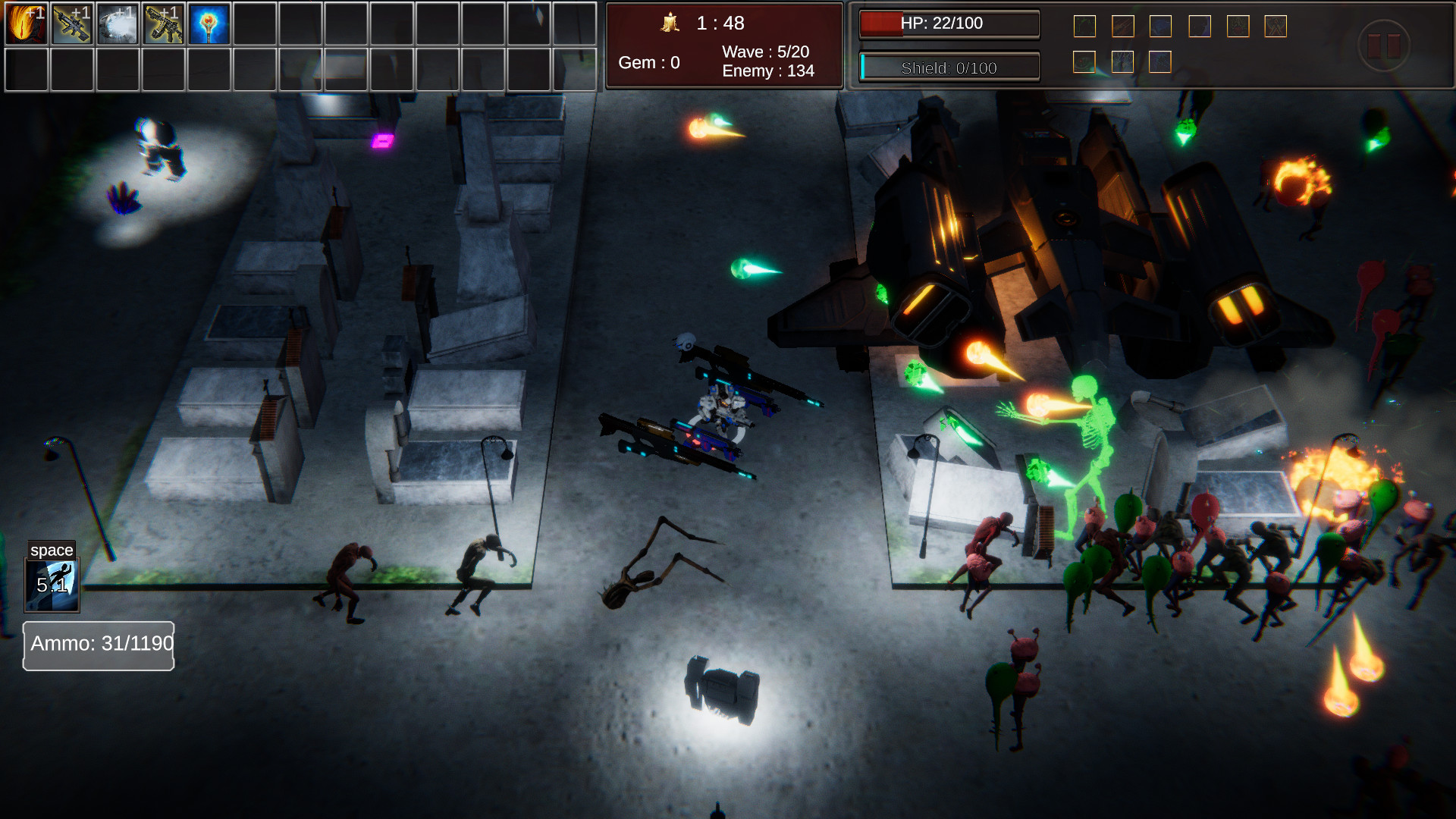
Task: Click the HP: 22/100 health bar
Action: 949,24
